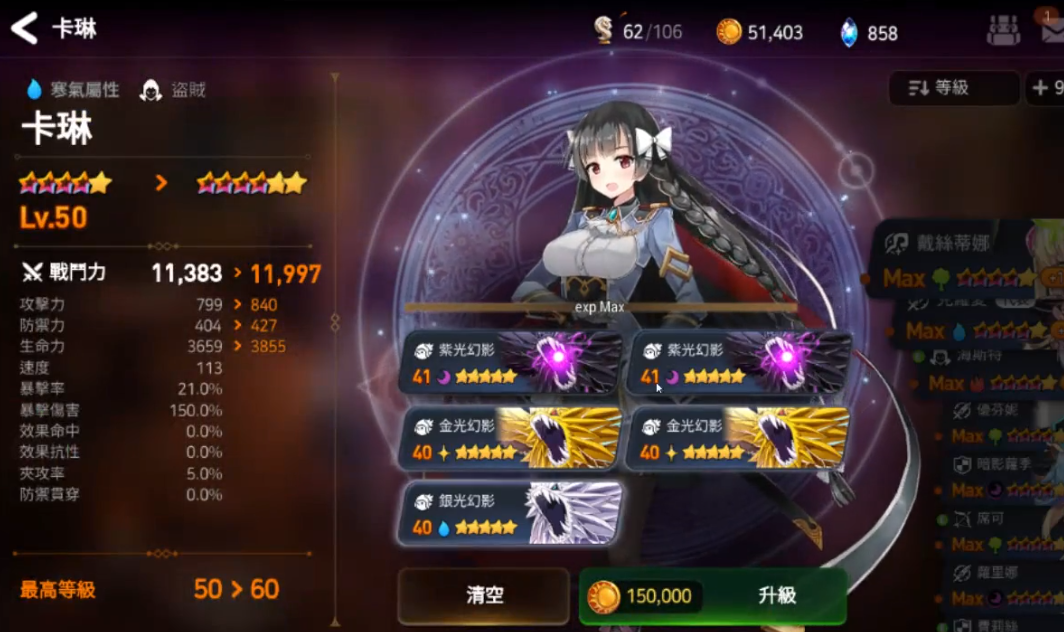Select the 銀光幻影 material card
This screenshot has width=1064, height=632.
(x=510, y=513)
